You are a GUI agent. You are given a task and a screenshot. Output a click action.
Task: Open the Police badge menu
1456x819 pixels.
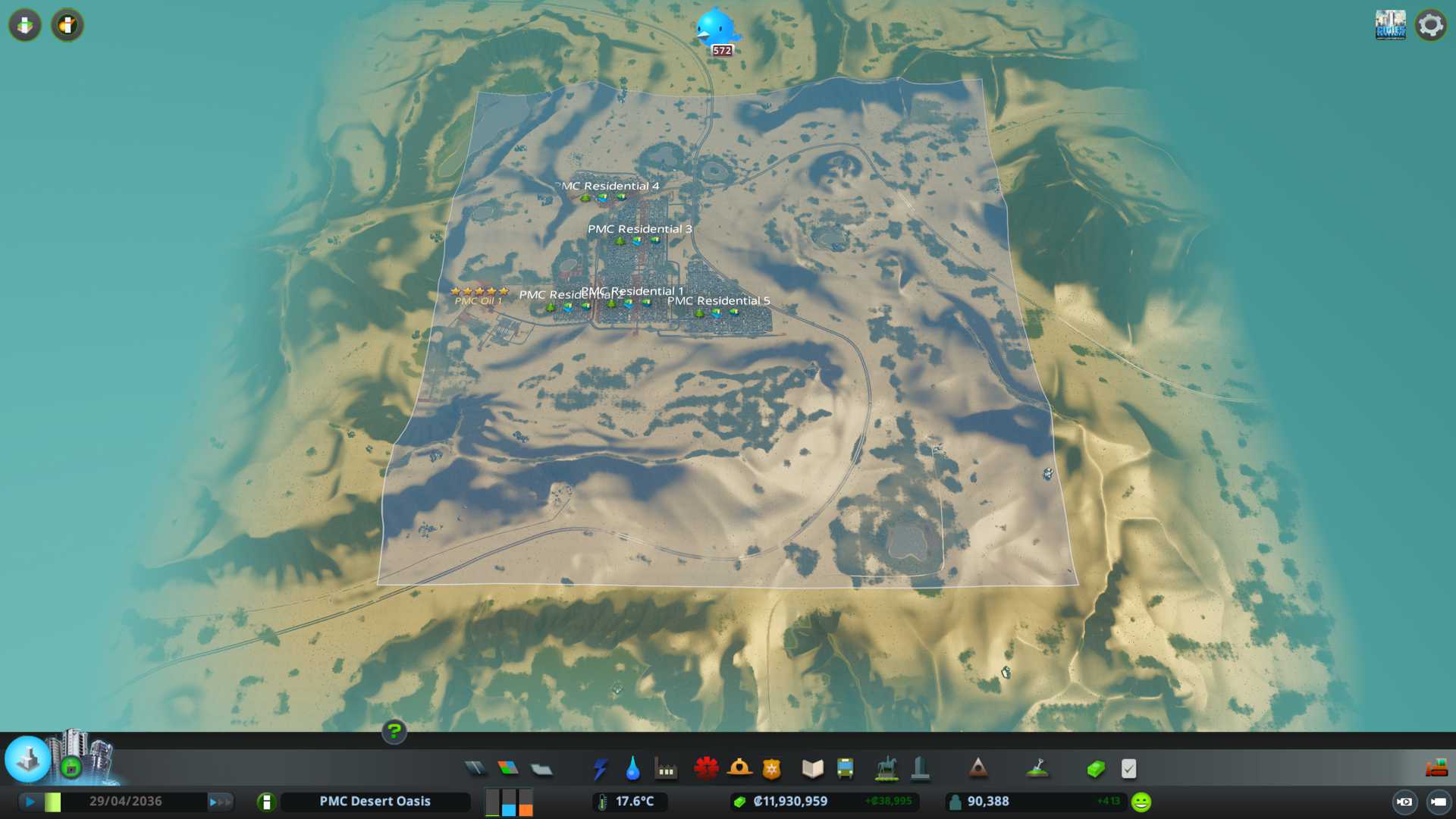pyautogui.click(x=772, y=769)
